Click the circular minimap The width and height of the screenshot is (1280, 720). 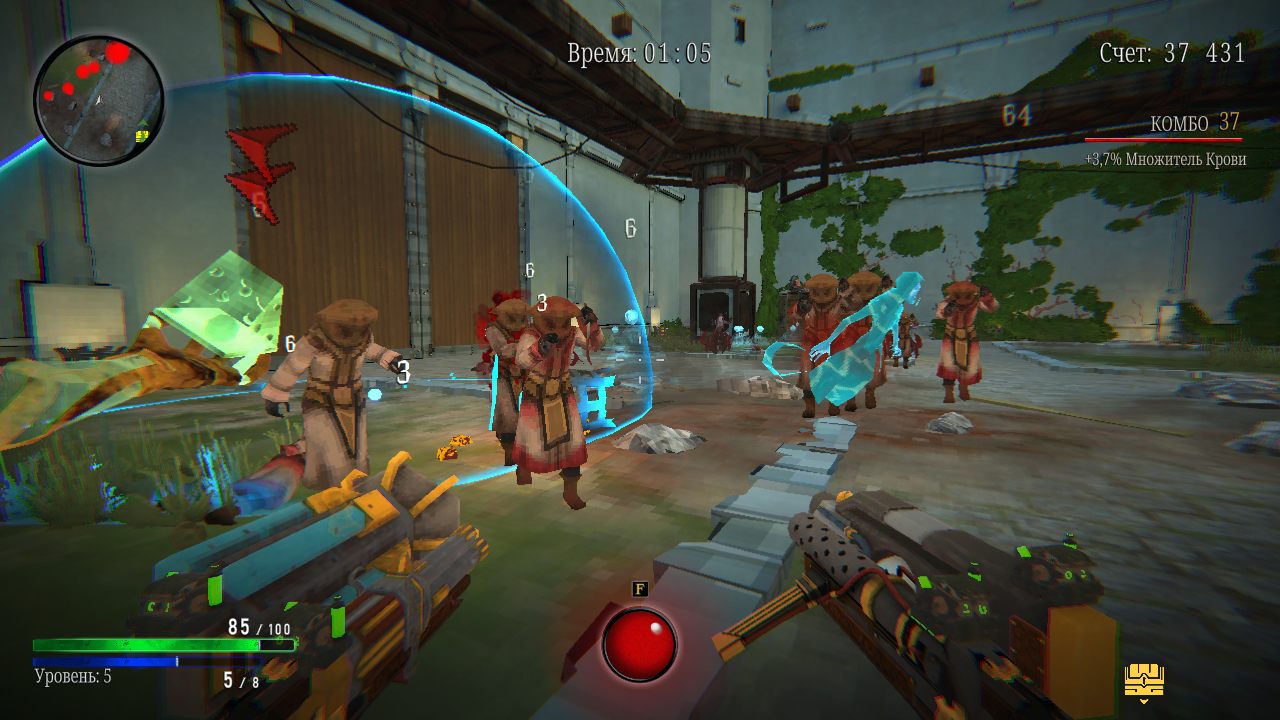[99, 99]
